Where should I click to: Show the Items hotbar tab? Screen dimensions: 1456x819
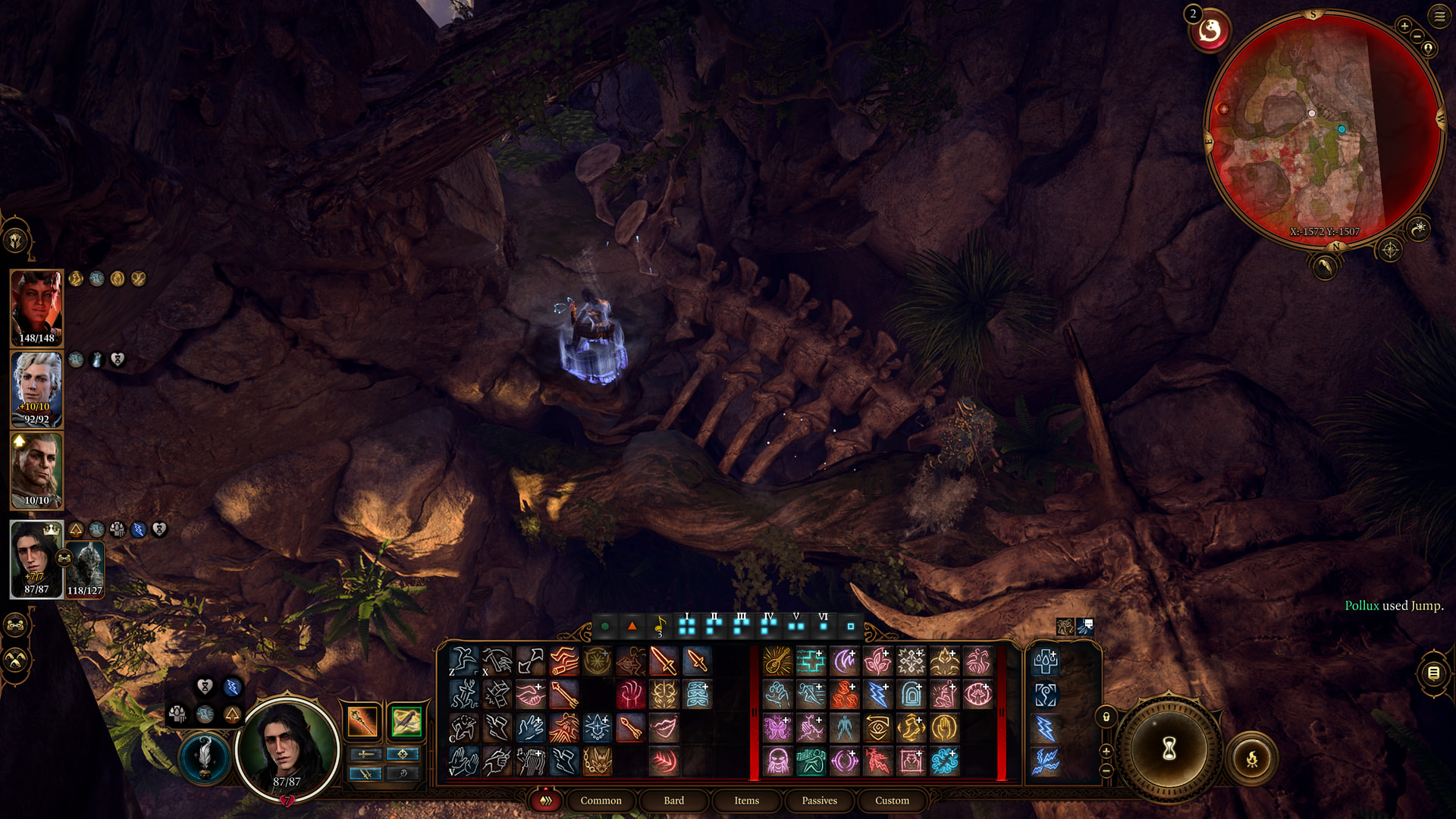[746, 800]
